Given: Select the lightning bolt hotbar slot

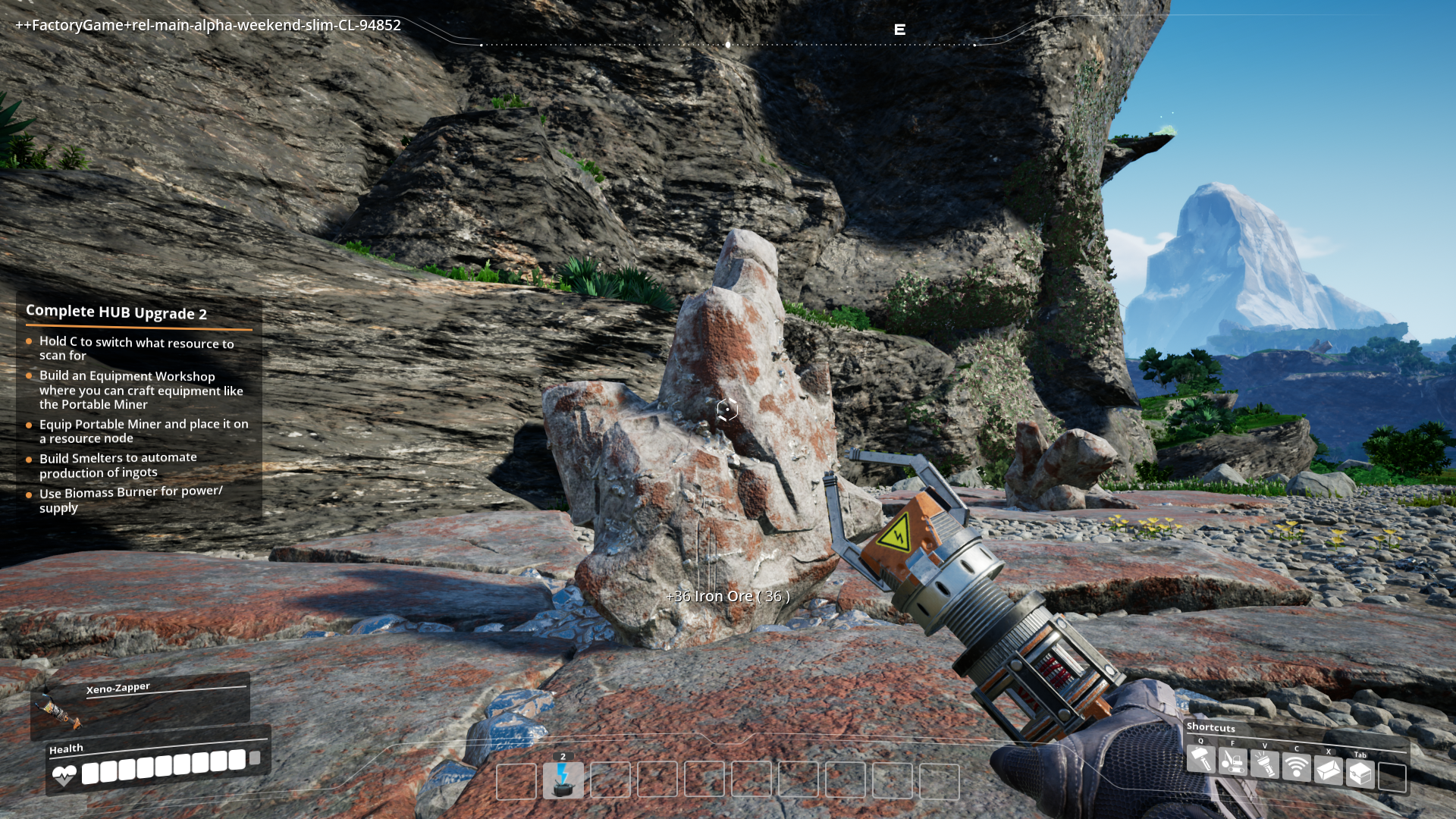Looking at the screenshot, I should pos(563,780).
